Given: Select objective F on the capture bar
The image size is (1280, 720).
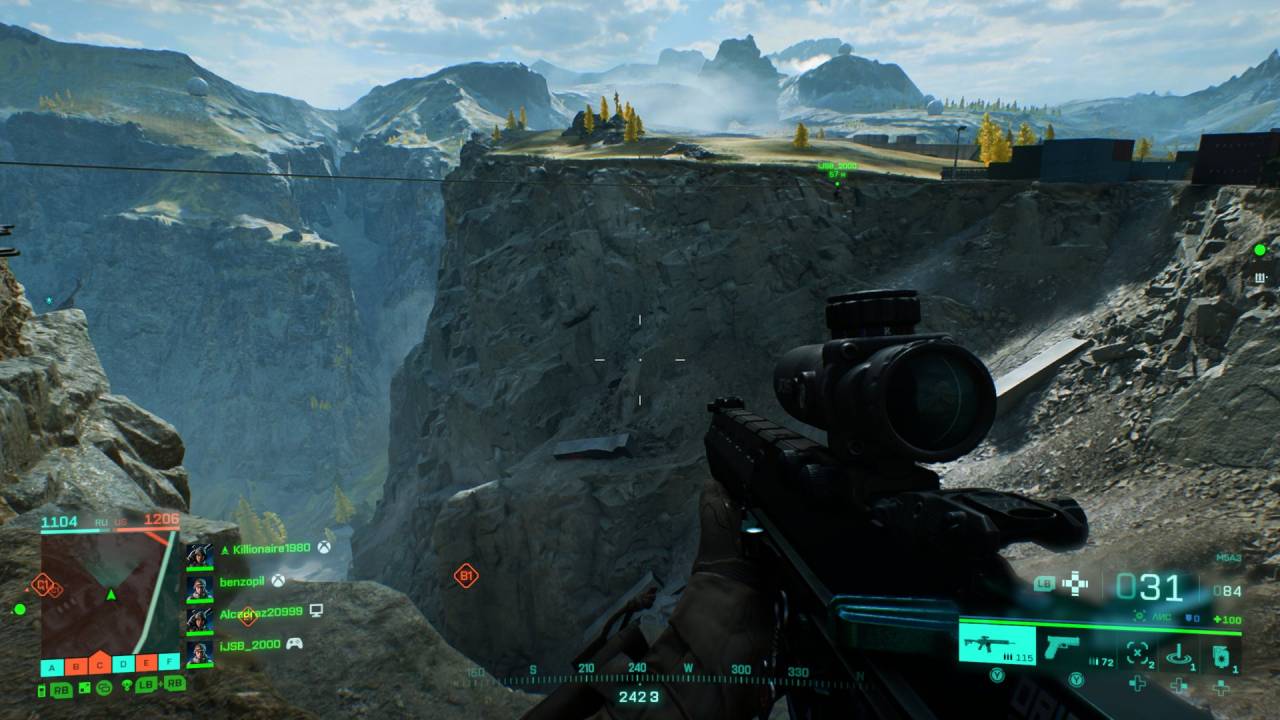Looking at the screenshot, I should click(x=171, y=663).
